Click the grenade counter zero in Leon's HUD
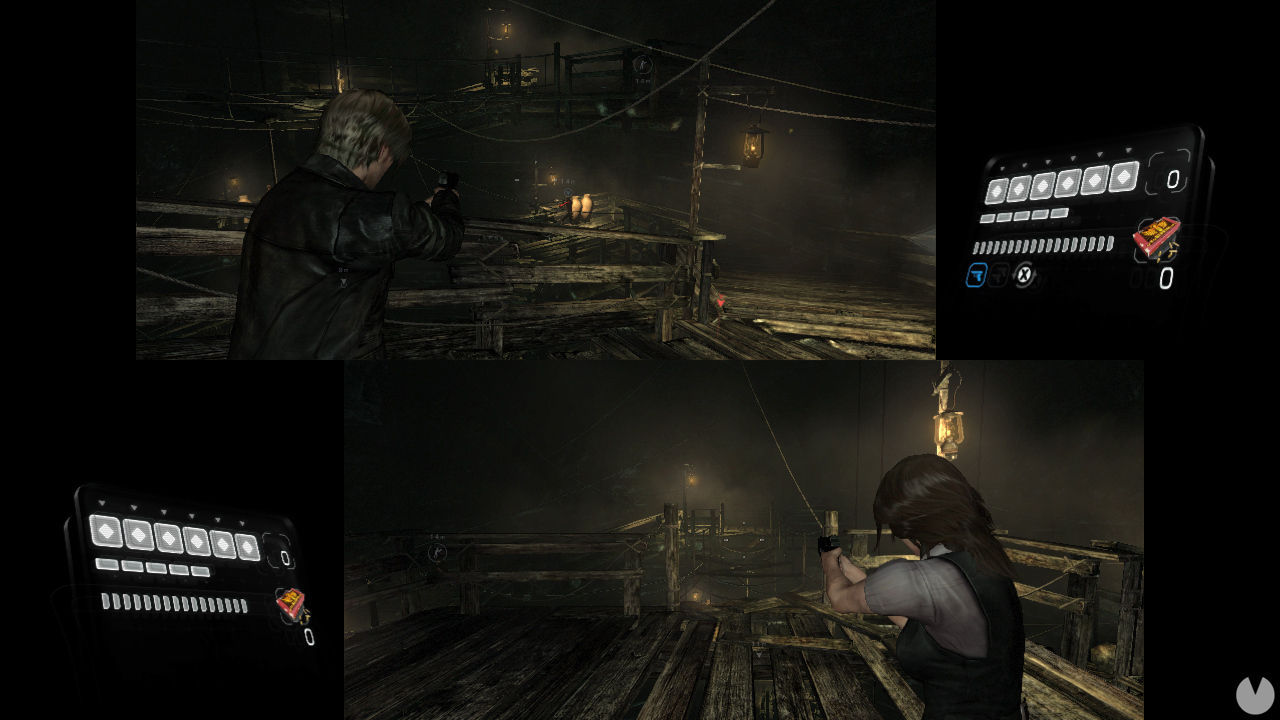 pos(1173,179)
